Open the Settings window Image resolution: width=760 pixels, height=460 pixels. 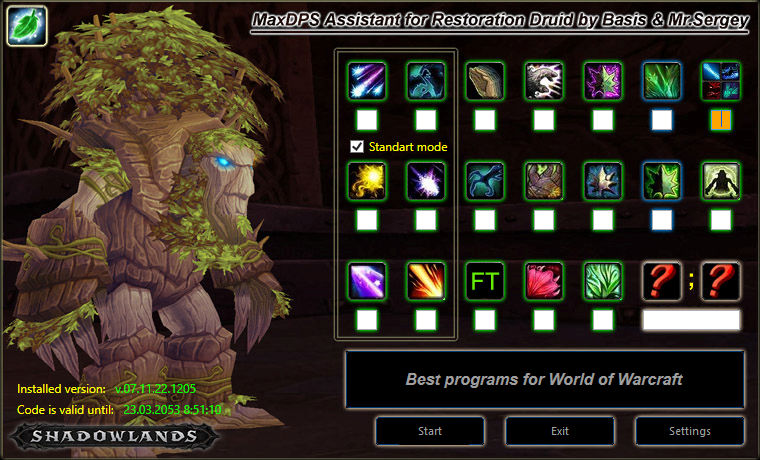(689, 431)
